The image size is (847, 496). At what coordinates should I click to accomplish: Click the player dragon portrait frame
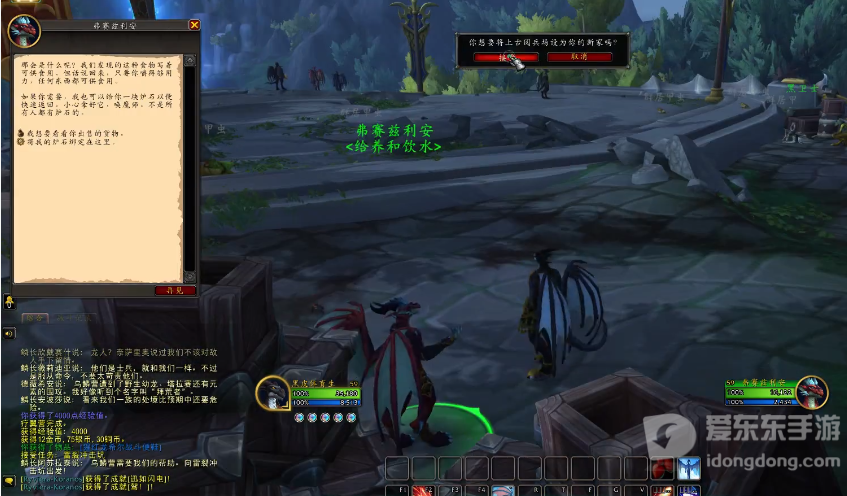272,393
